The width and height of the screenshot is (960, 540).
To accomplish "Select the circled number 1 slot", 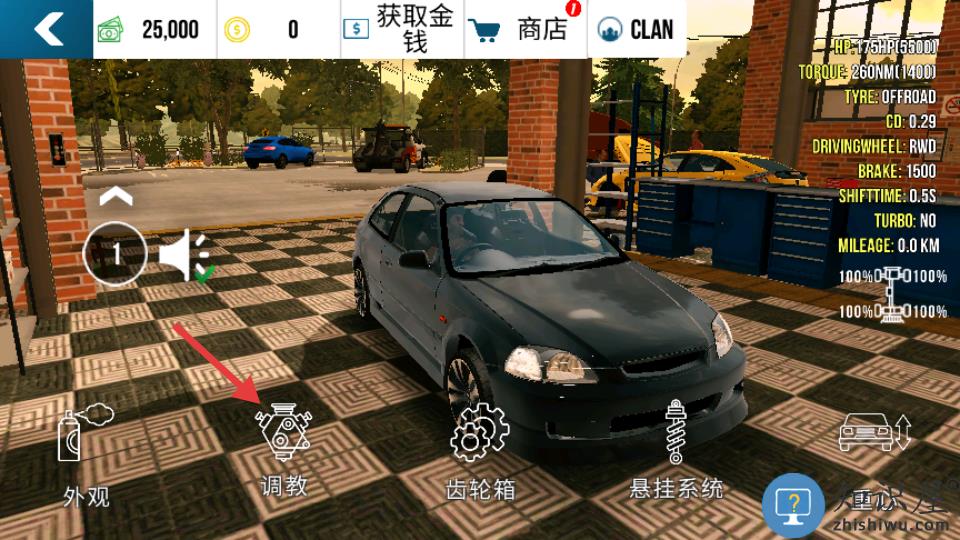I will point(115,253).
